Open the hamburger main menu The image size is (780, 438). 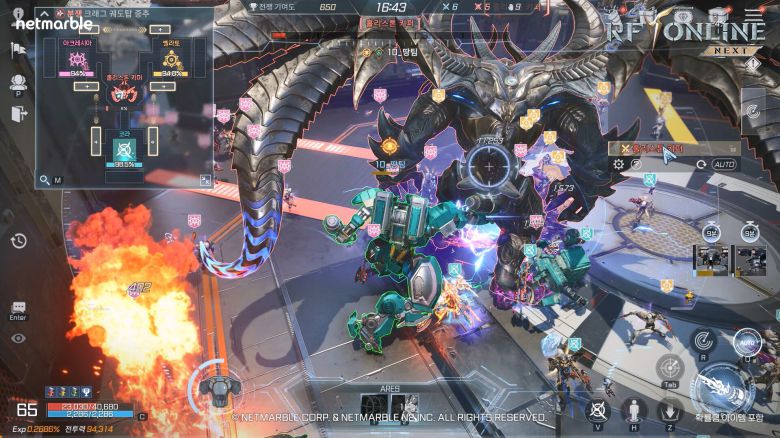pos(753,14)
